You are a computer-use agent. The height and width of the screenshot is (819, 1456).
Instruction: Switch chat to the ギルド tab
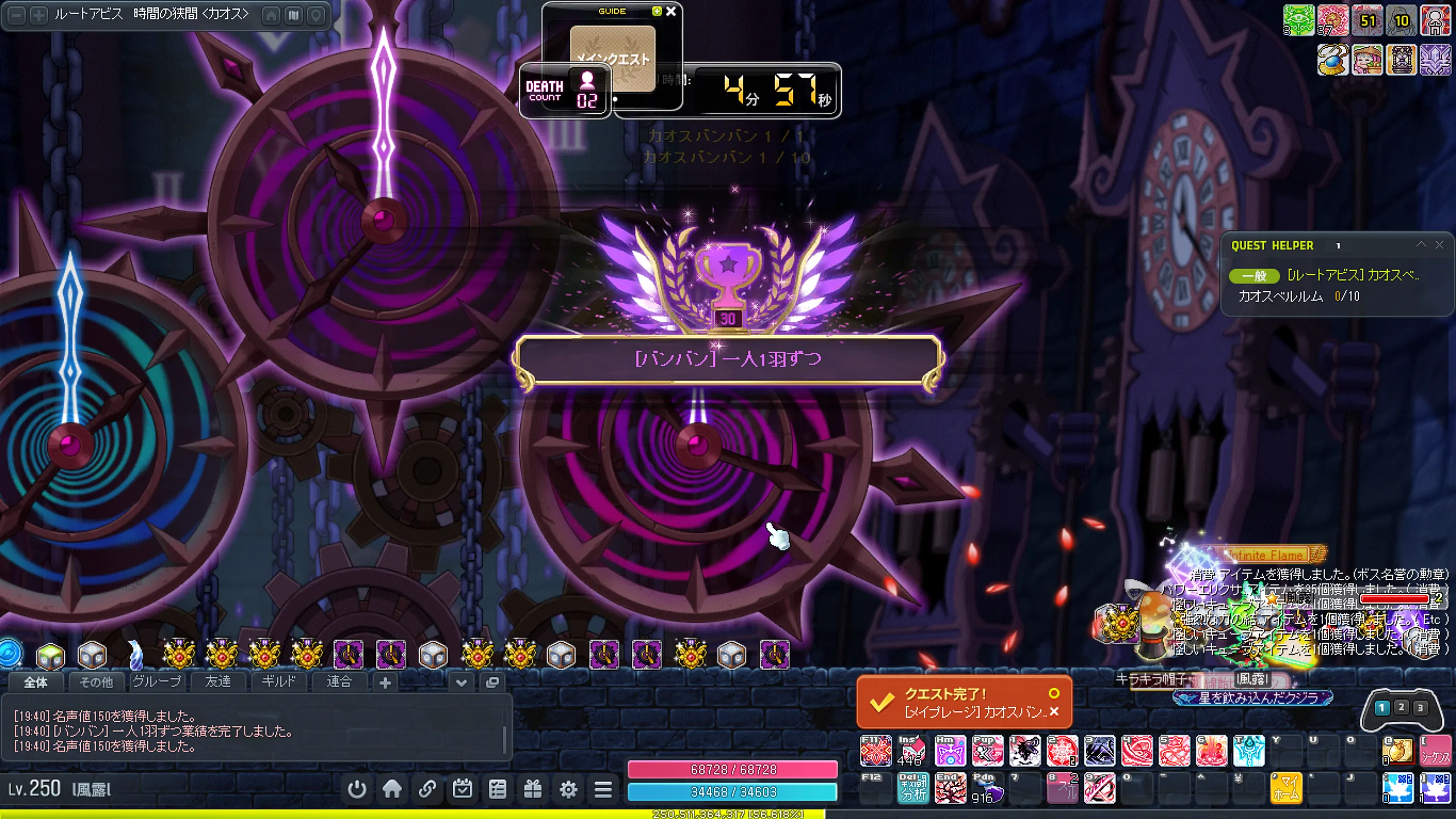[278, 681]
